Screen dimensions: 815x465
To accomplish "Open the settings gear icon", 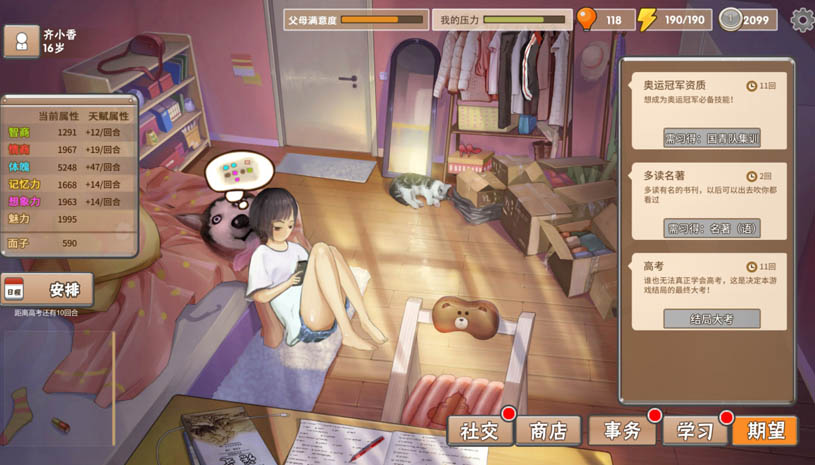I will pyautogui.click(x=801, y=19).
